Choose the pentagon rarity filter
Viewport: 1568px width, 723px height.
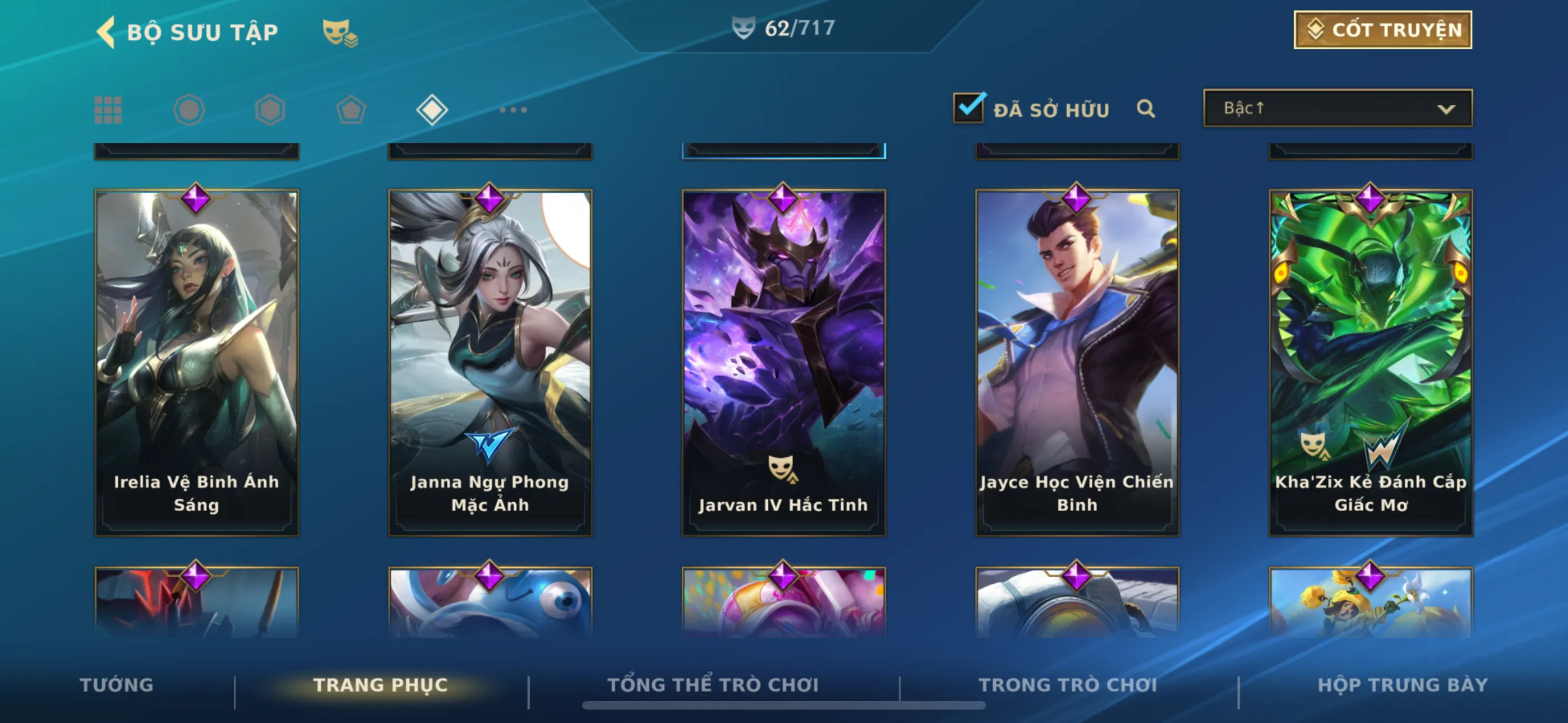[351, 110]
